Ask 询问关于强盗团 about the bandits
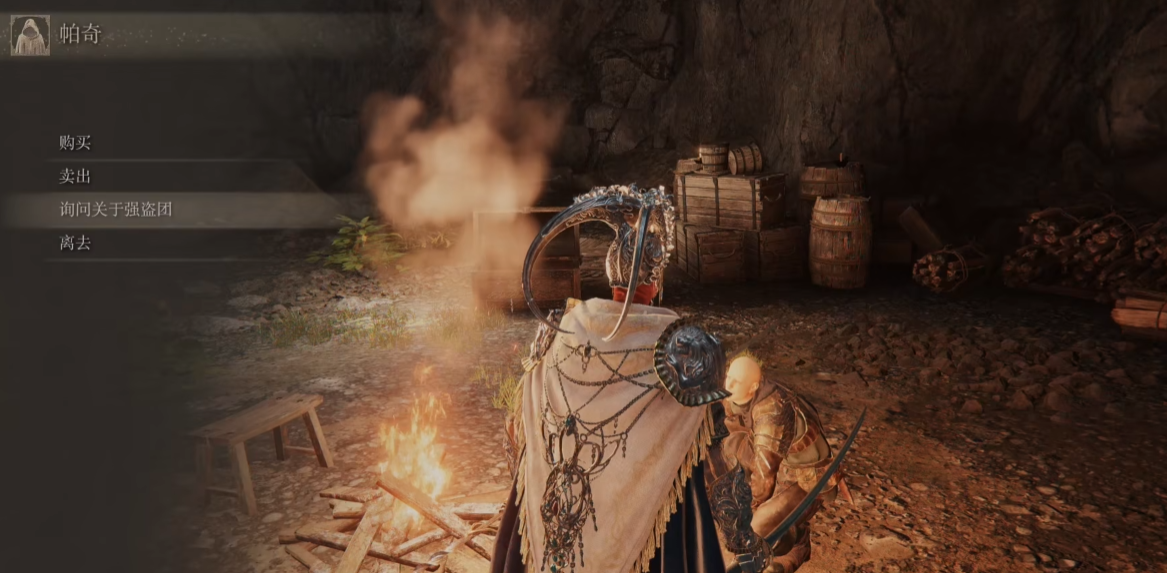Image resolution: width=1167 pixels, height=573 pixels. (x=116, y=209)
